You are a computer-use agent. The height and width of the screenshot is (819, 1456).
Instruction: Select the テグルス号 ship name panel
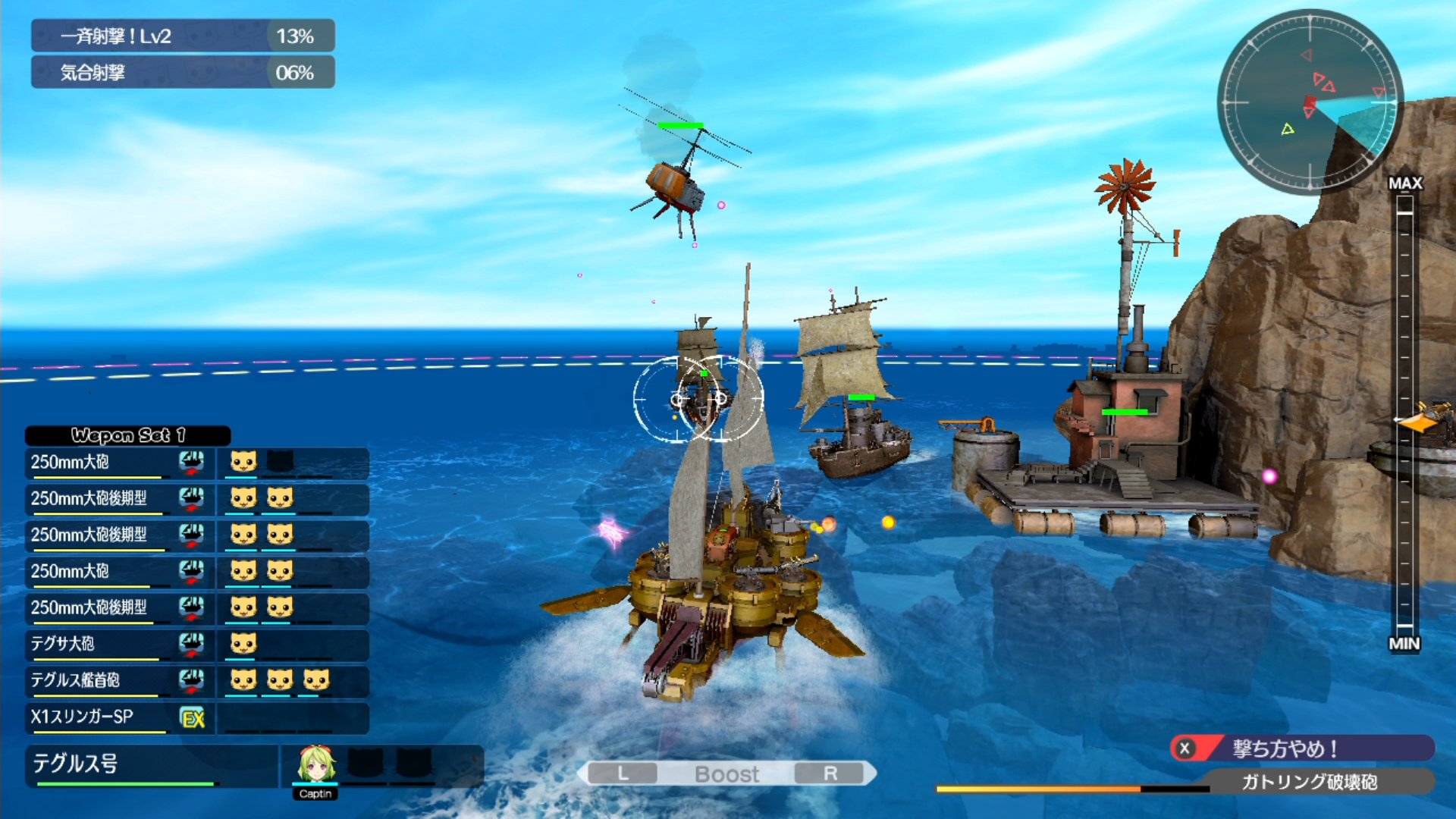pos(152,764)
